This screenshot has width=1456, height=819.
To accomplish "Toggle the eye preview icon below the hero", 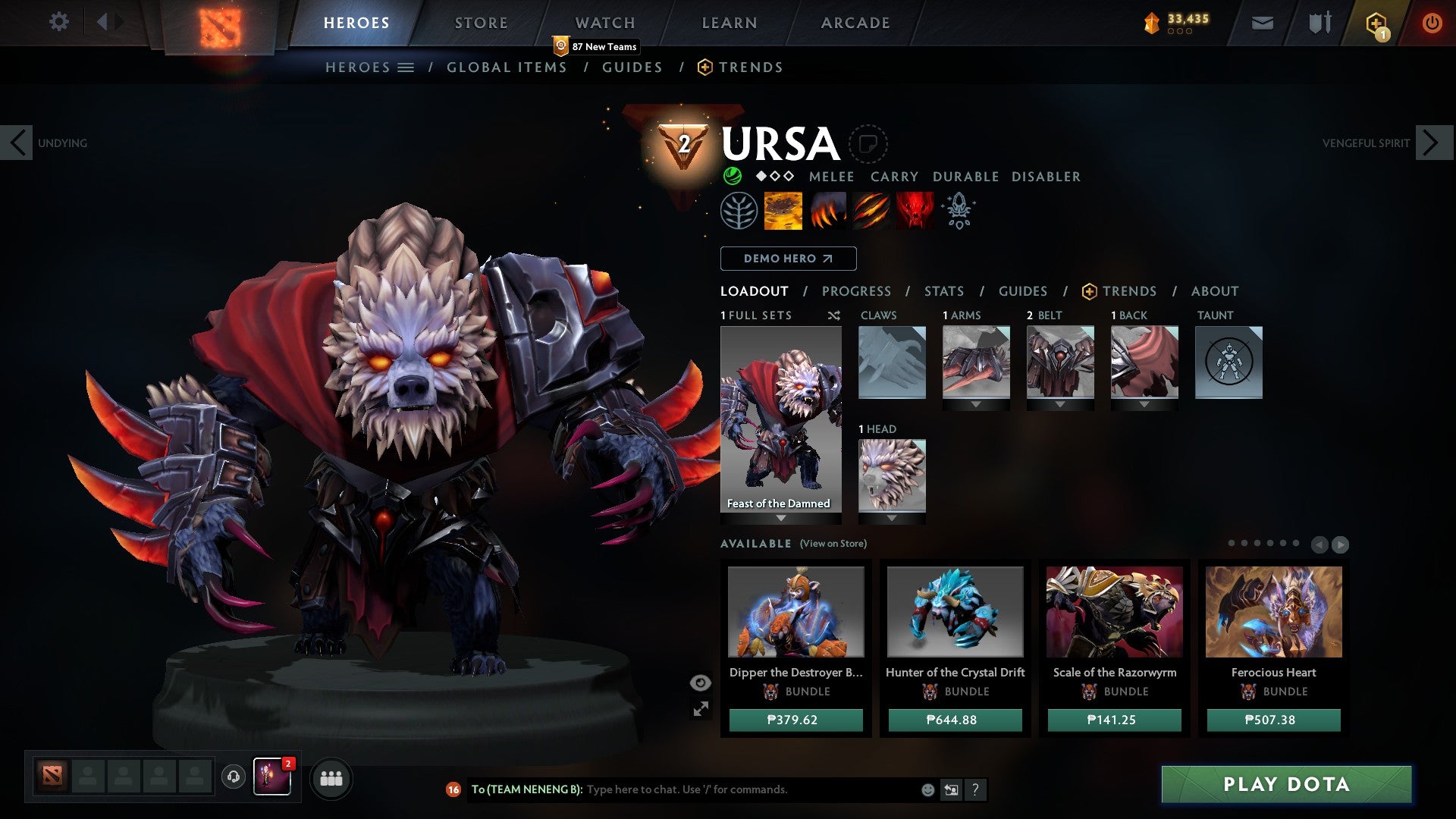I will coord(700,682).
